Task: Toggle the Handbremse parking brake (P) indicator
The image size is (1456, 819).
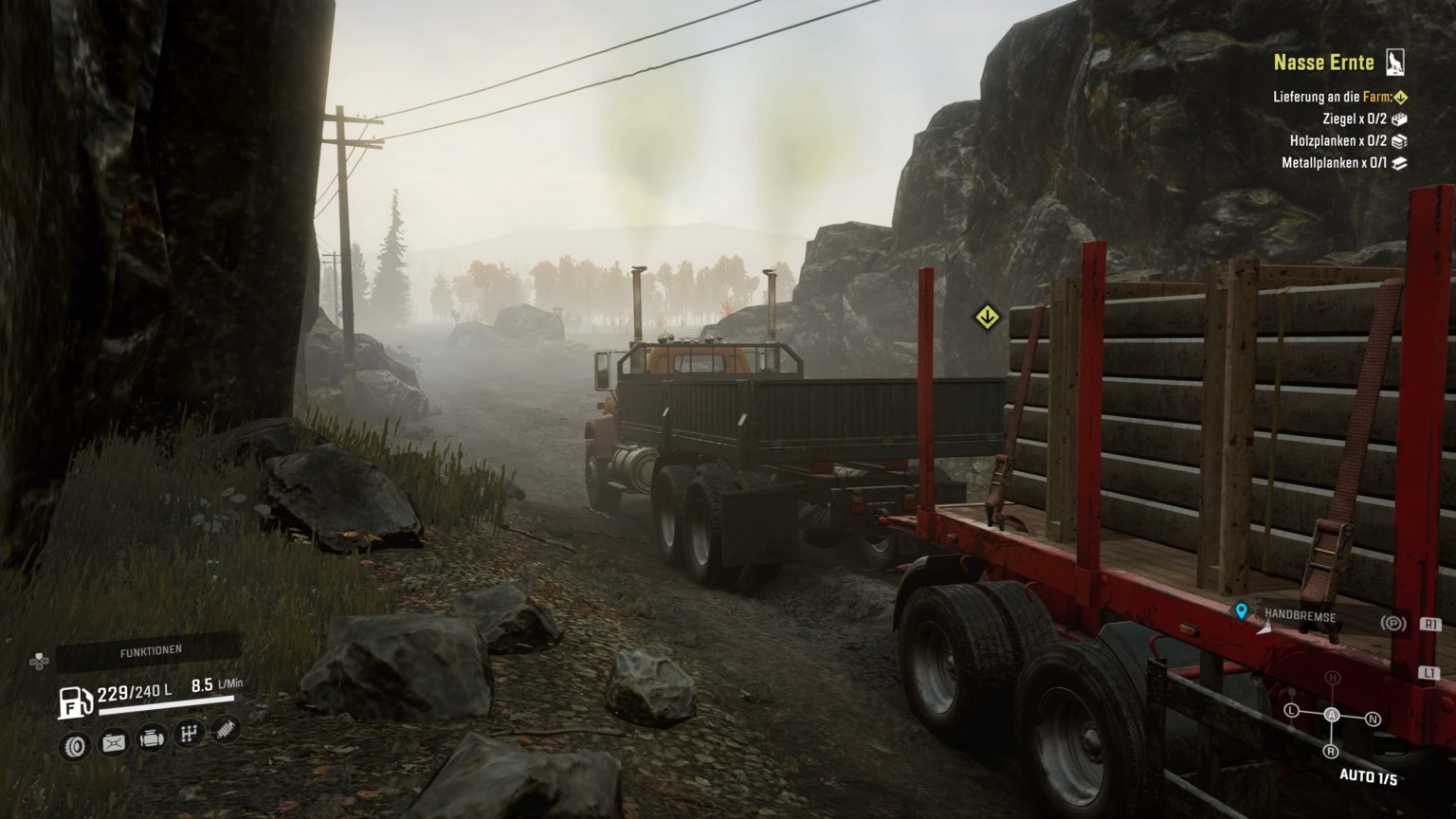Action: (1394, 623)
